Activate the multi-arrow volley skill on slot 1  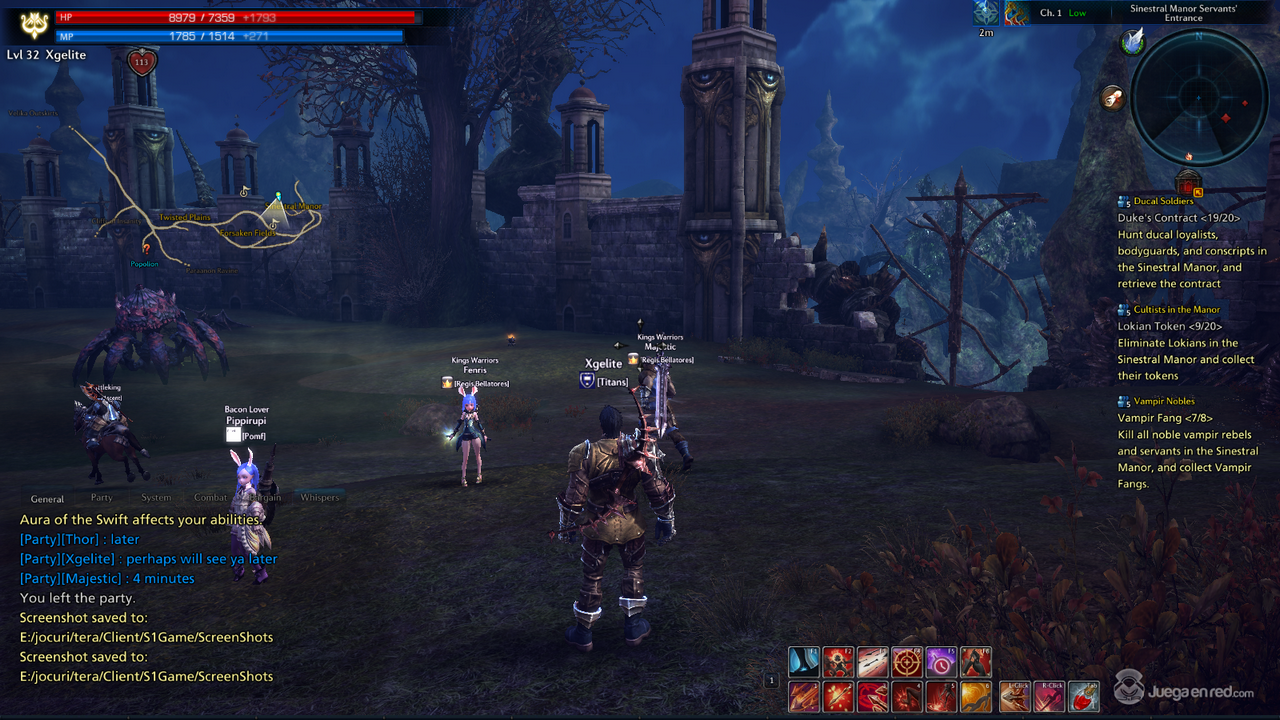[x=804, y=696]
